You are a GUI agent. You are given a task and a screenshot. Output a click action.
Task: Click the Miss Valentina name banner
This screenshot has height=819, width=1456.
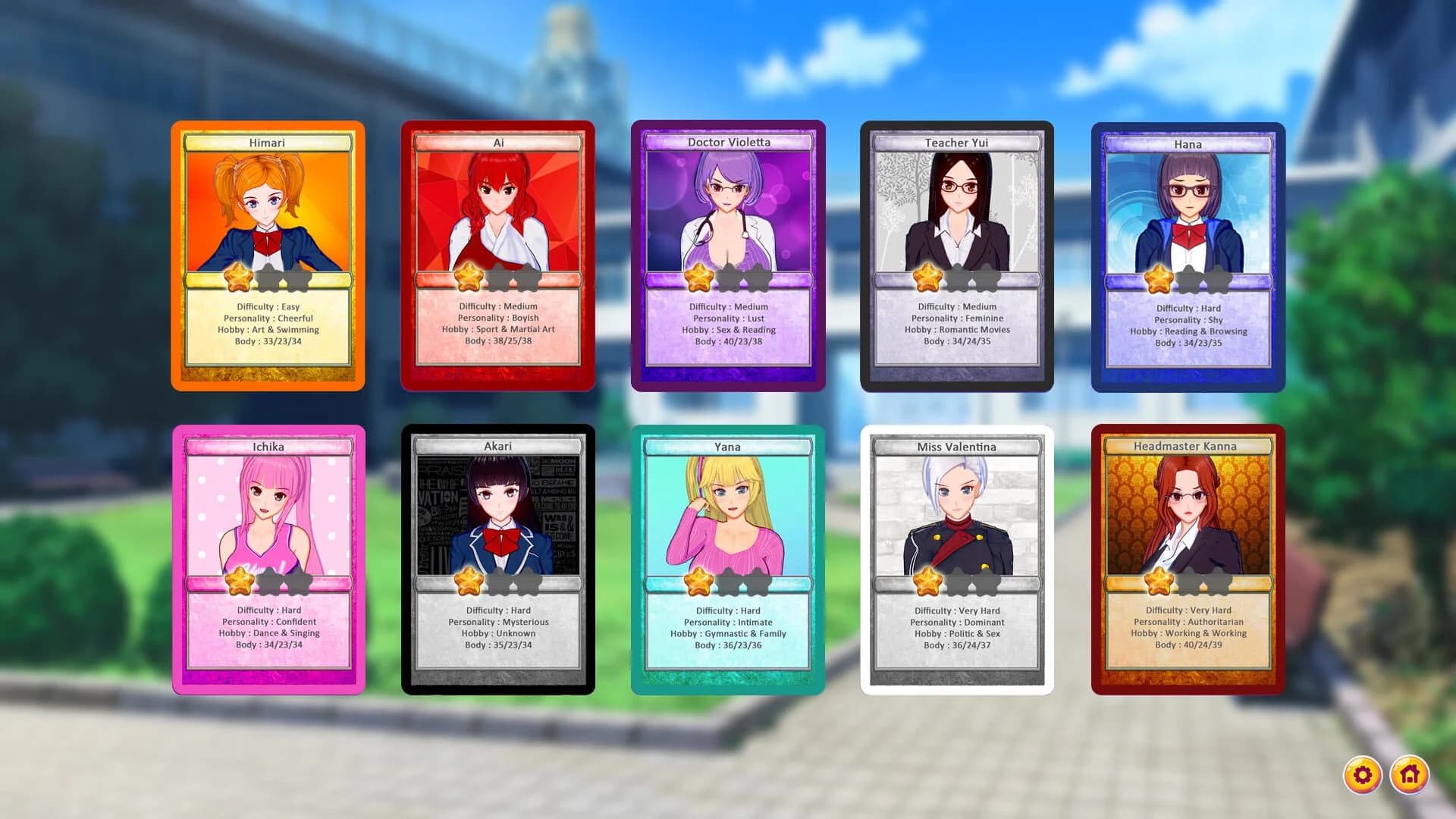pyautogui.click(x=957, y=447)
